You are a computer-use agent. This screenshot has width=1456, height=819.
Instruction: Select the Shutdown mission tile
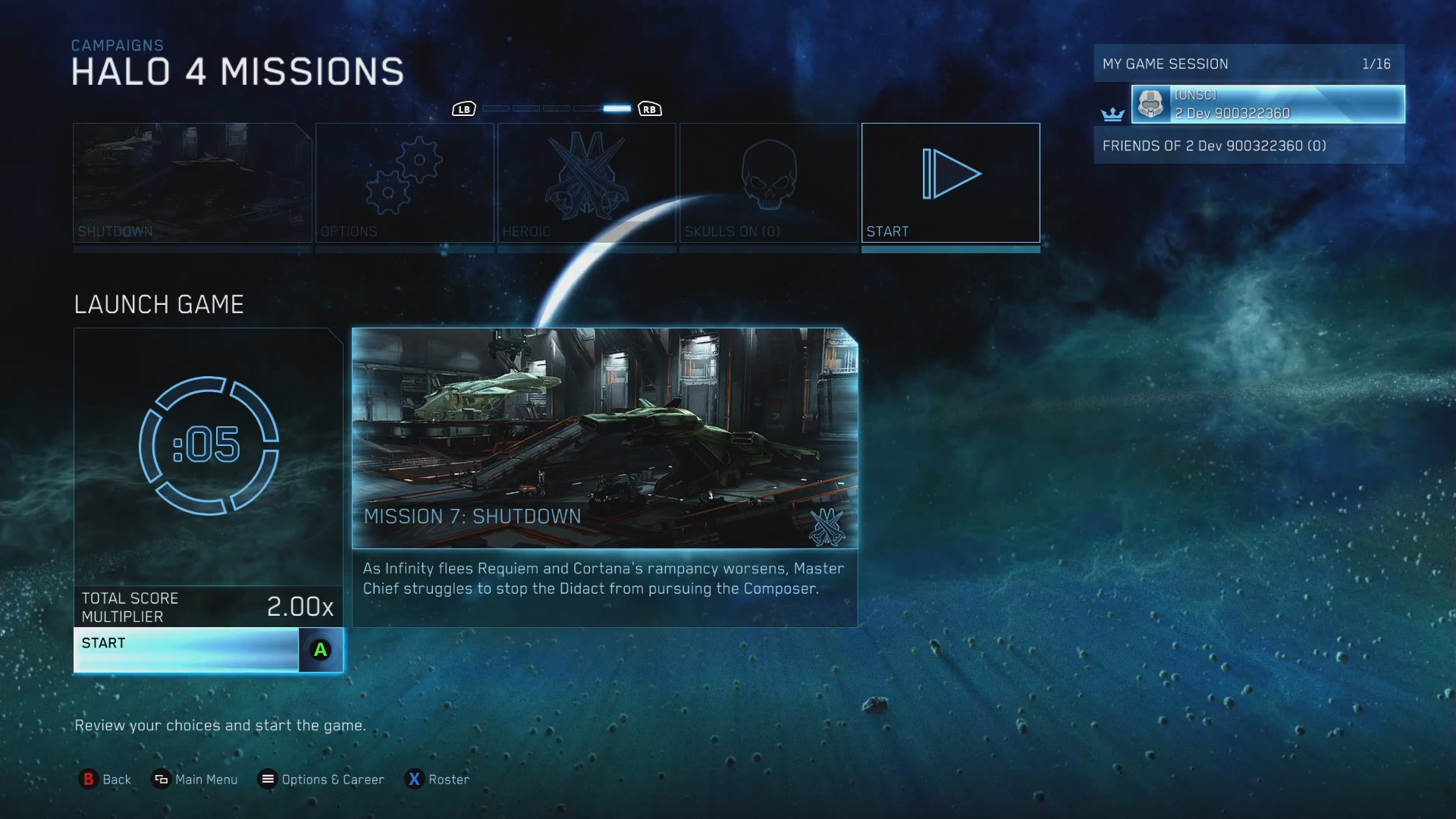(x=192, y=183)
